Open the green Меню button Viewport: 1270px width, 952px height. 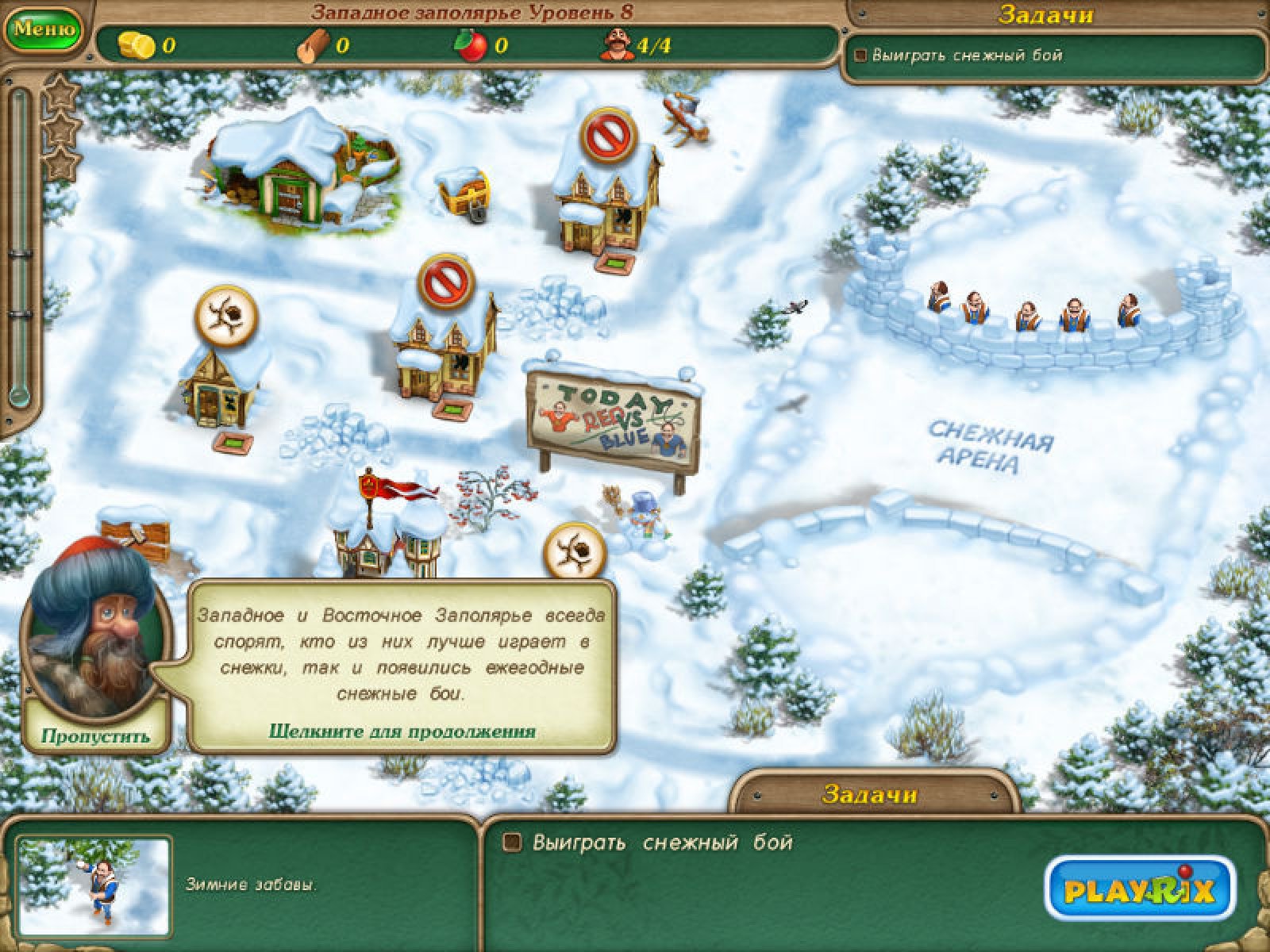click(44, 29)
